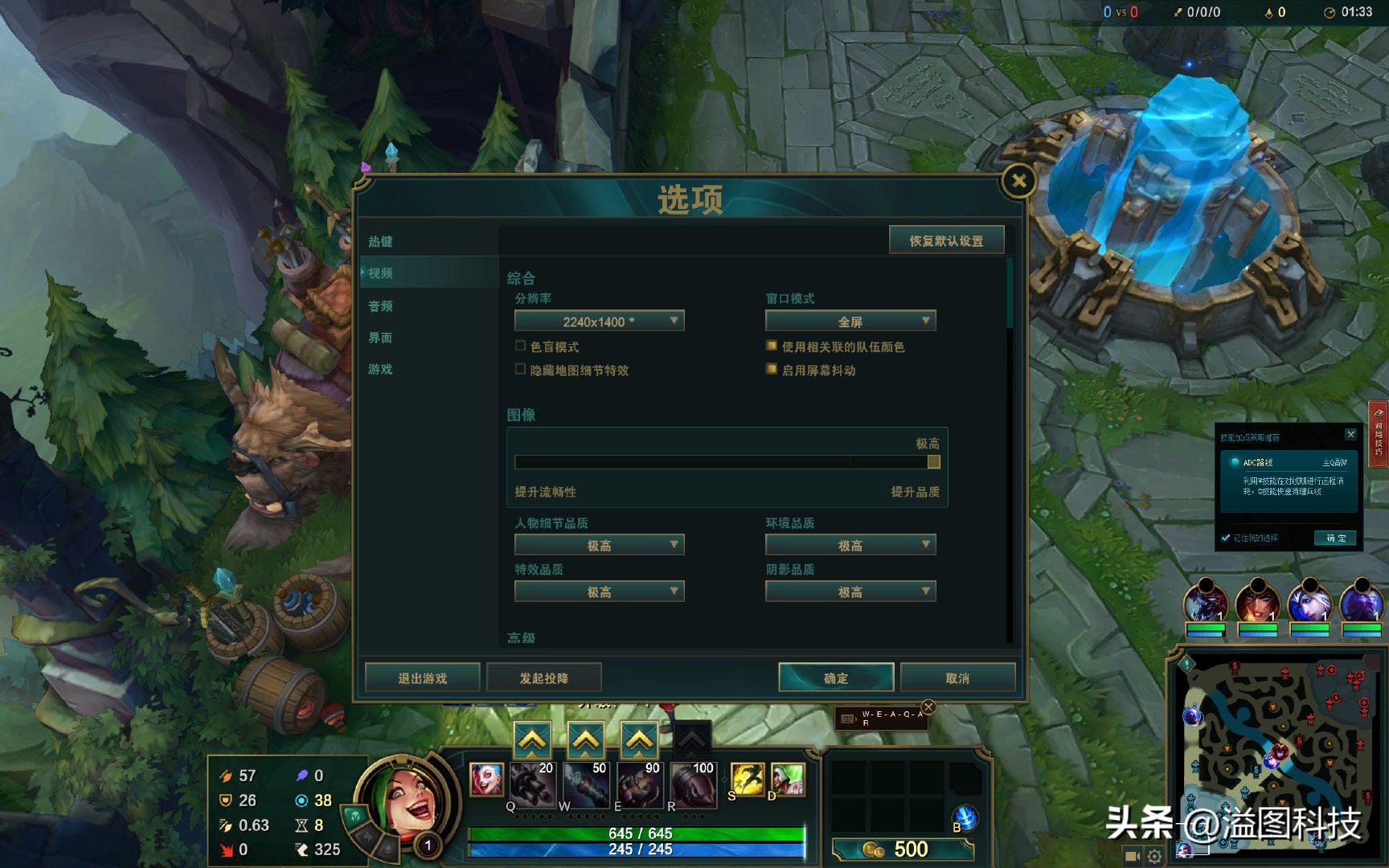This screenshot has height=868, width=1389.
Task: Toggle the 色盲模式 colorblind mode checkbox
Action: pos(520,346)
